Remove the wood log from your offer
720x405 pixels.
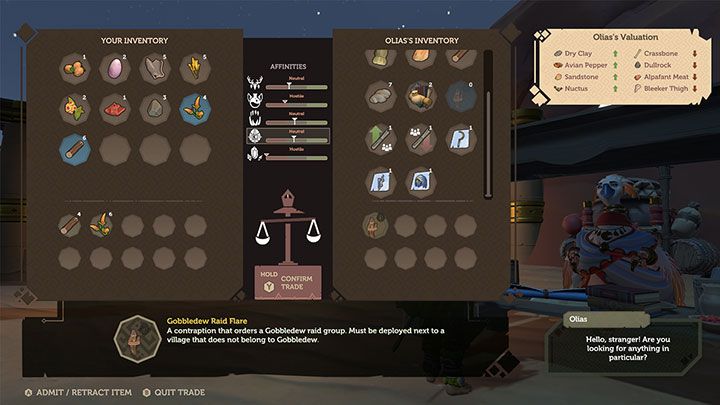click(x=69, y=225)
